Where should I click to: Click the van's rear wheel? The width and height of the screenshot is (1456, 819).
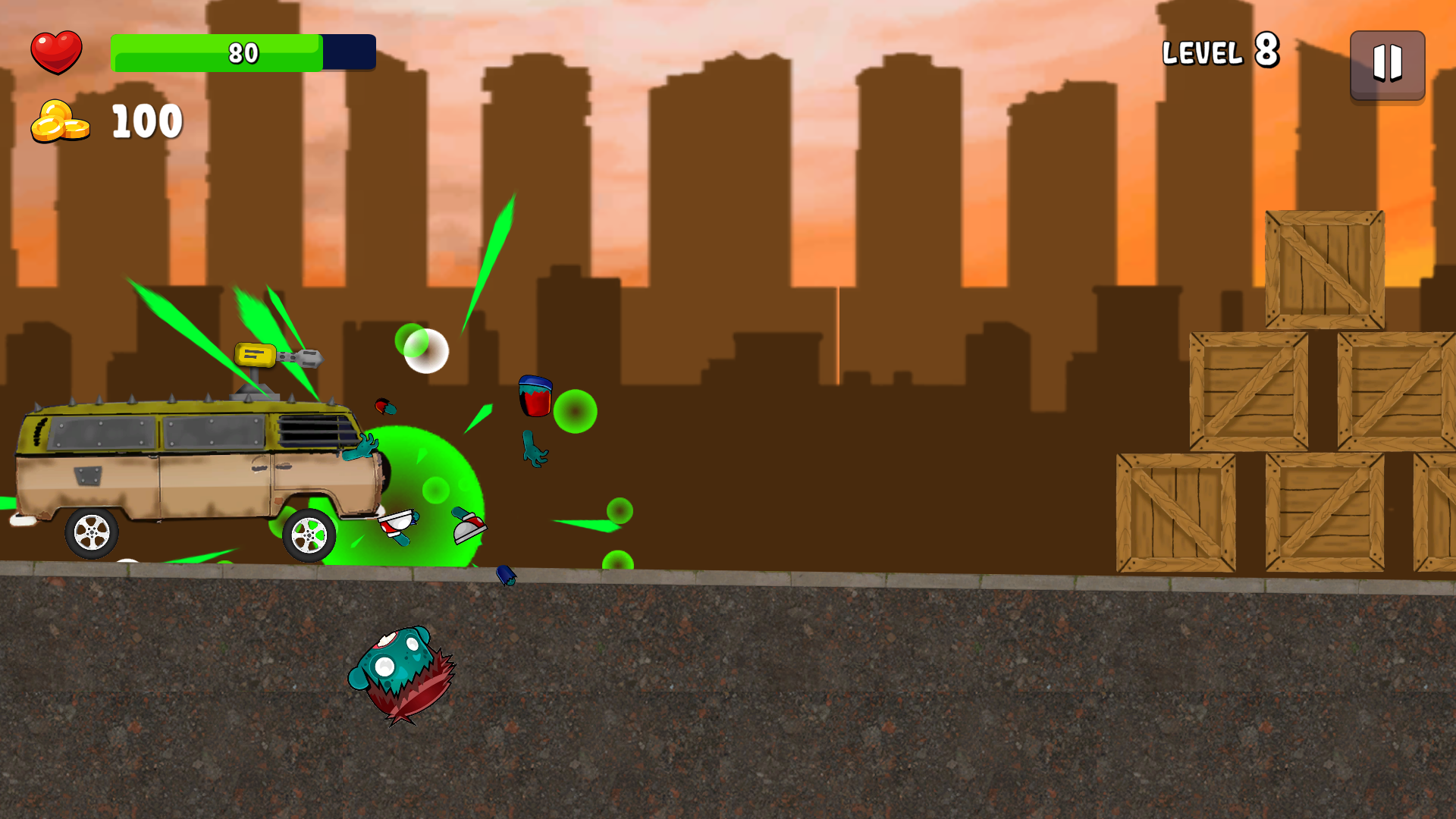(92, 533)
